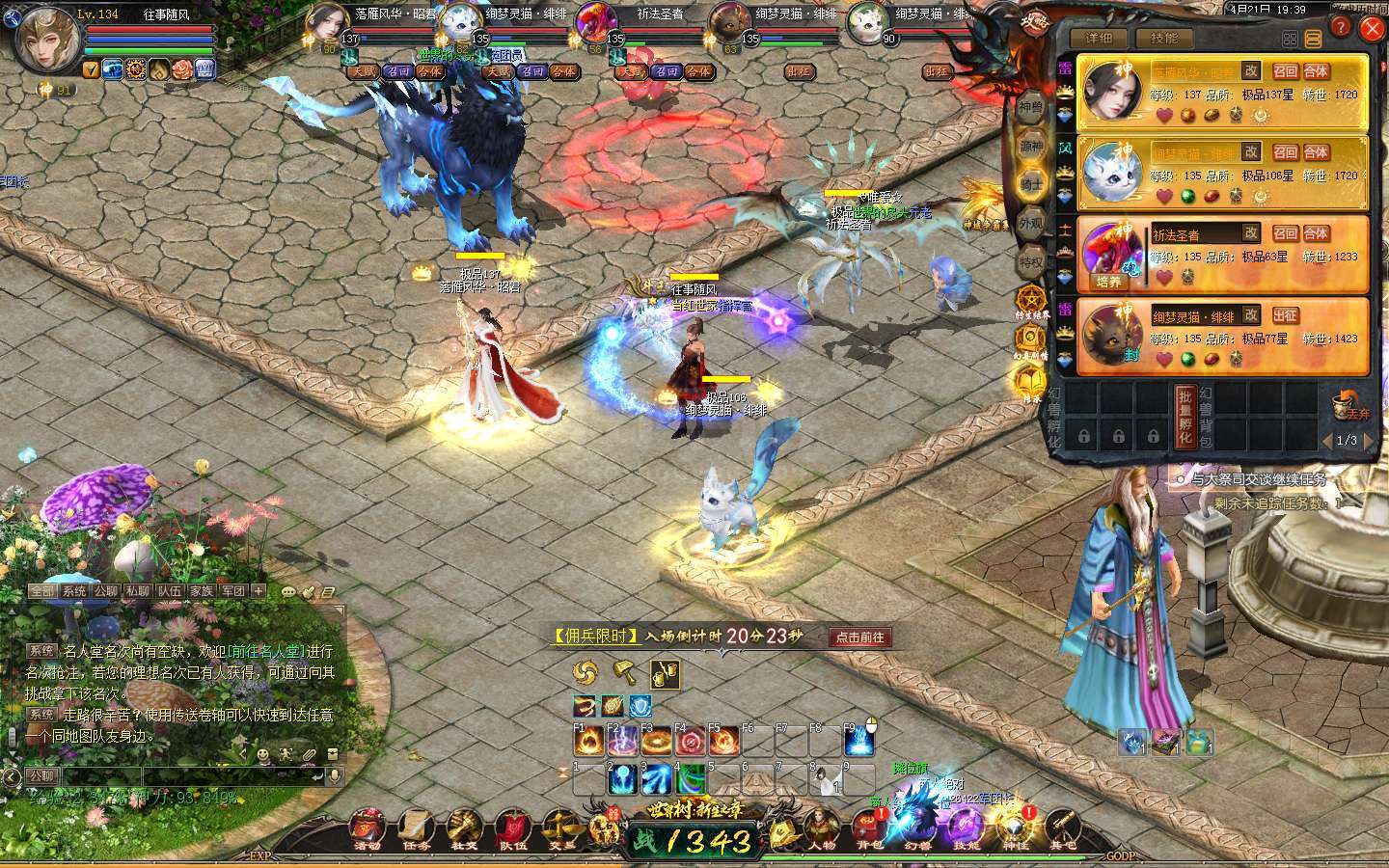Open the 外观 appearance side tab

[1031, 224]
